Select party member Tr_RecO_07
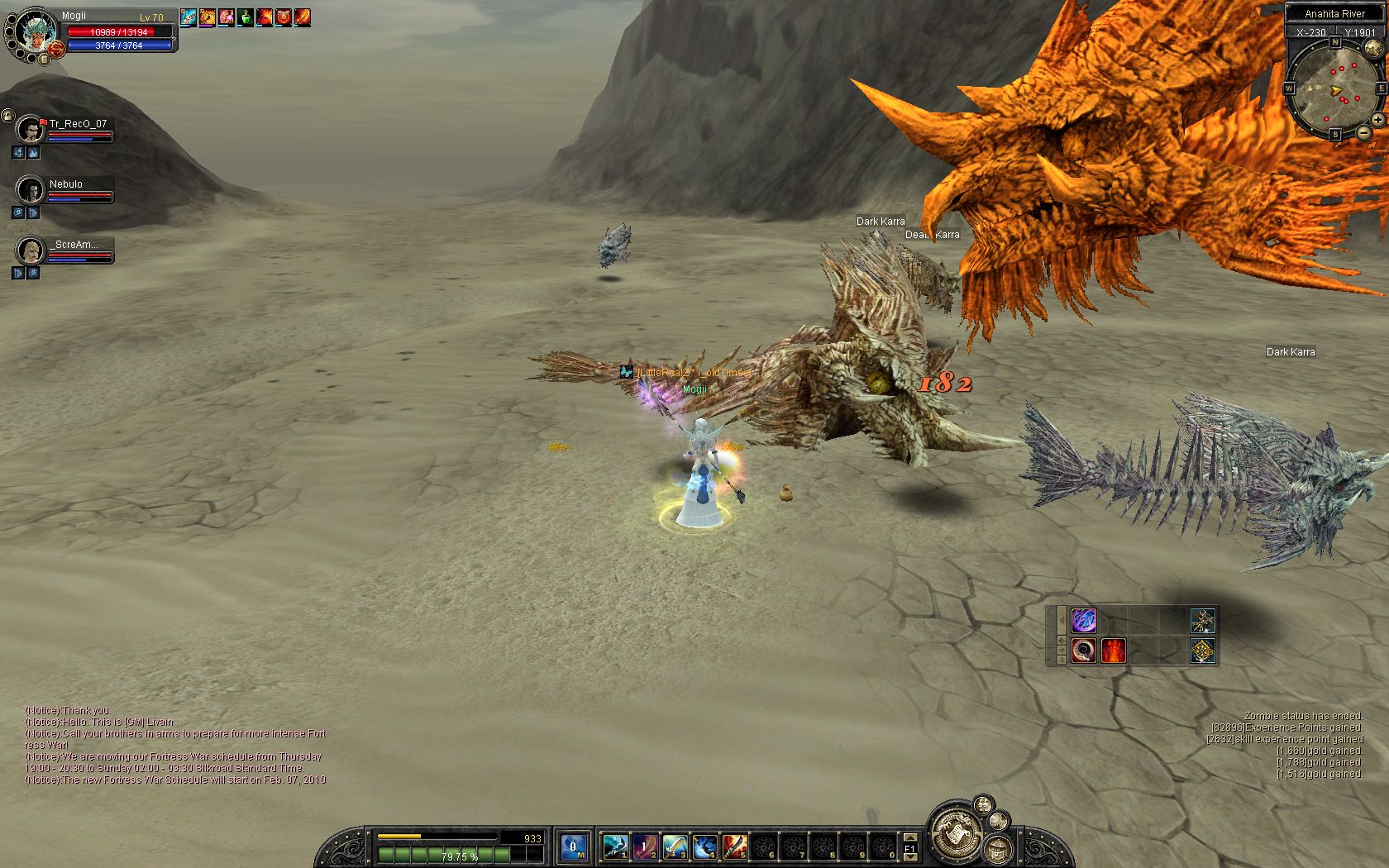Image resolution: width=1389 pixels, height=868 pixels. click(31, 131)
